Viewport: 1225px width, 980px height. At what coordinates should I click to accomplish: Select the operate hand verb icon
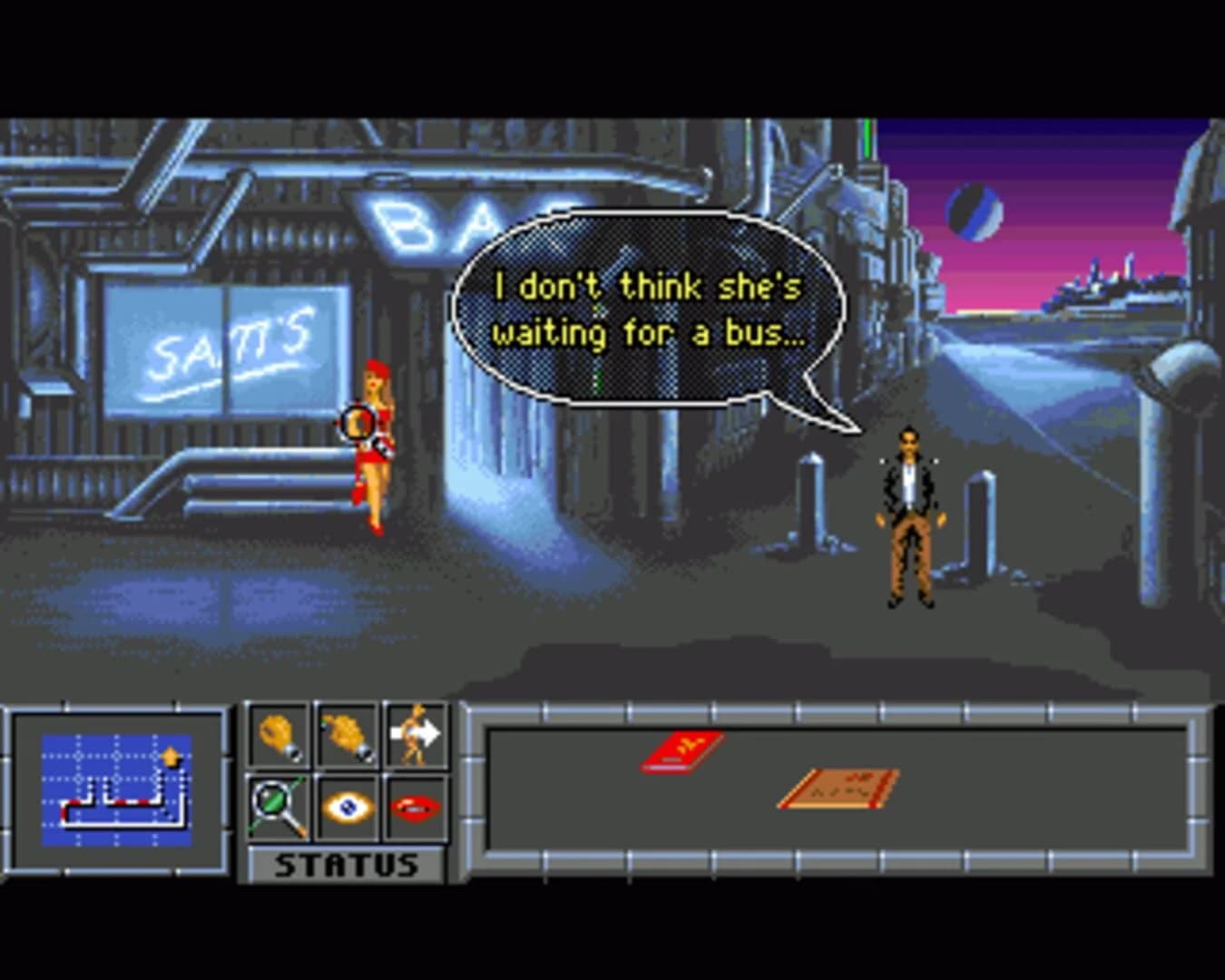point(348,735)
